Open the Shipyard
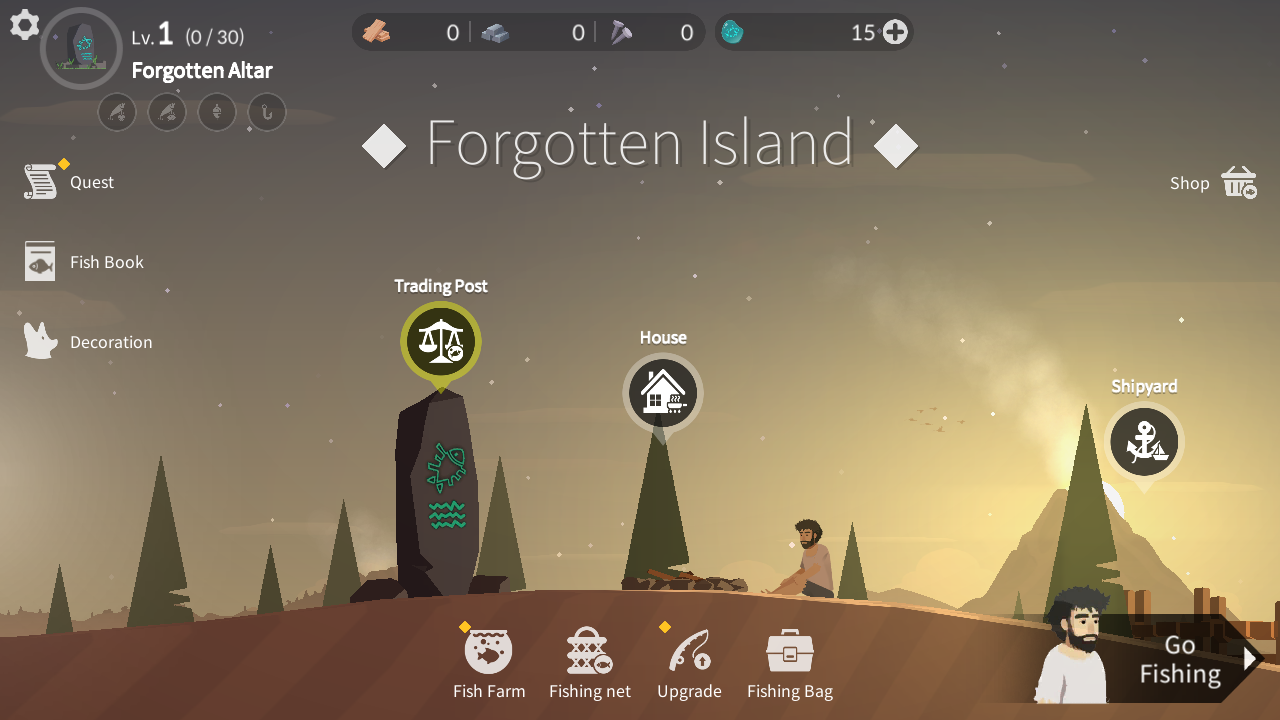Screen dimensions: 1280x720 (x=1144, y=441)
